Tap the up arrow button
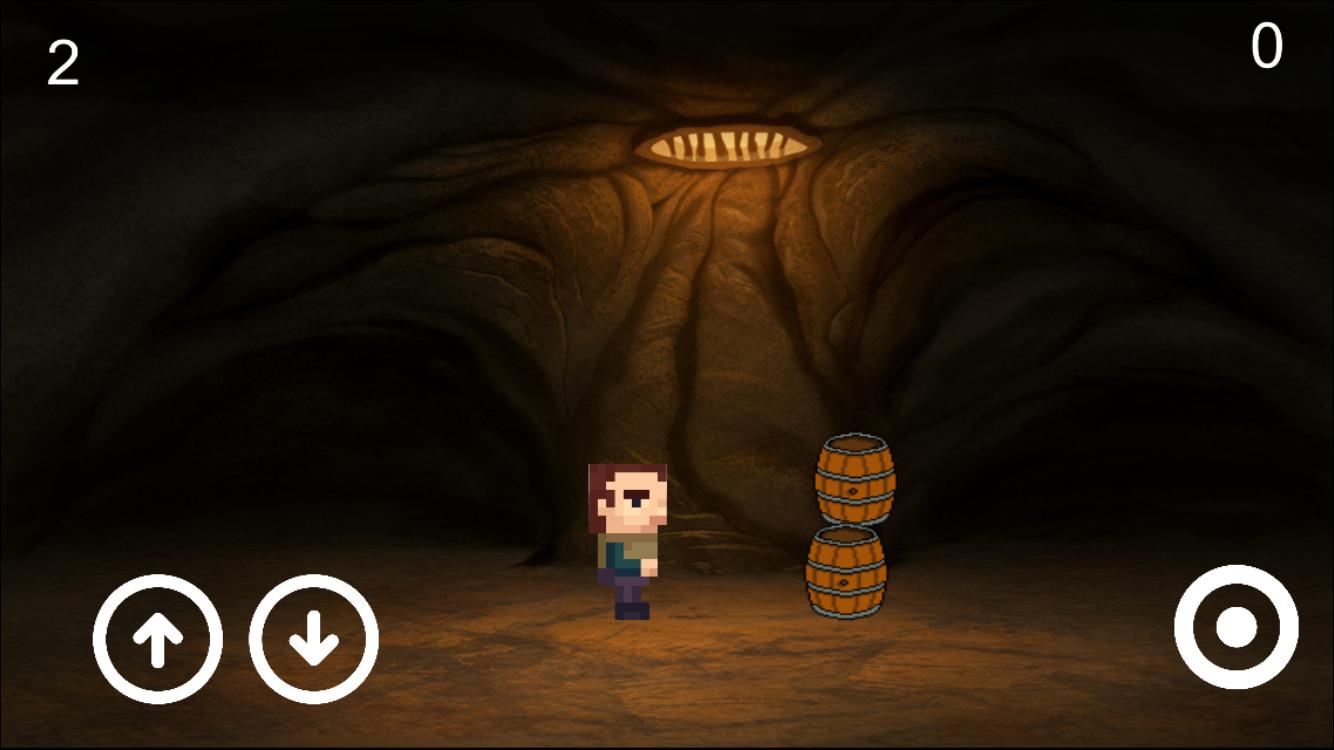Viewport: 1334px width, 750px height. [x=158, y=639]
